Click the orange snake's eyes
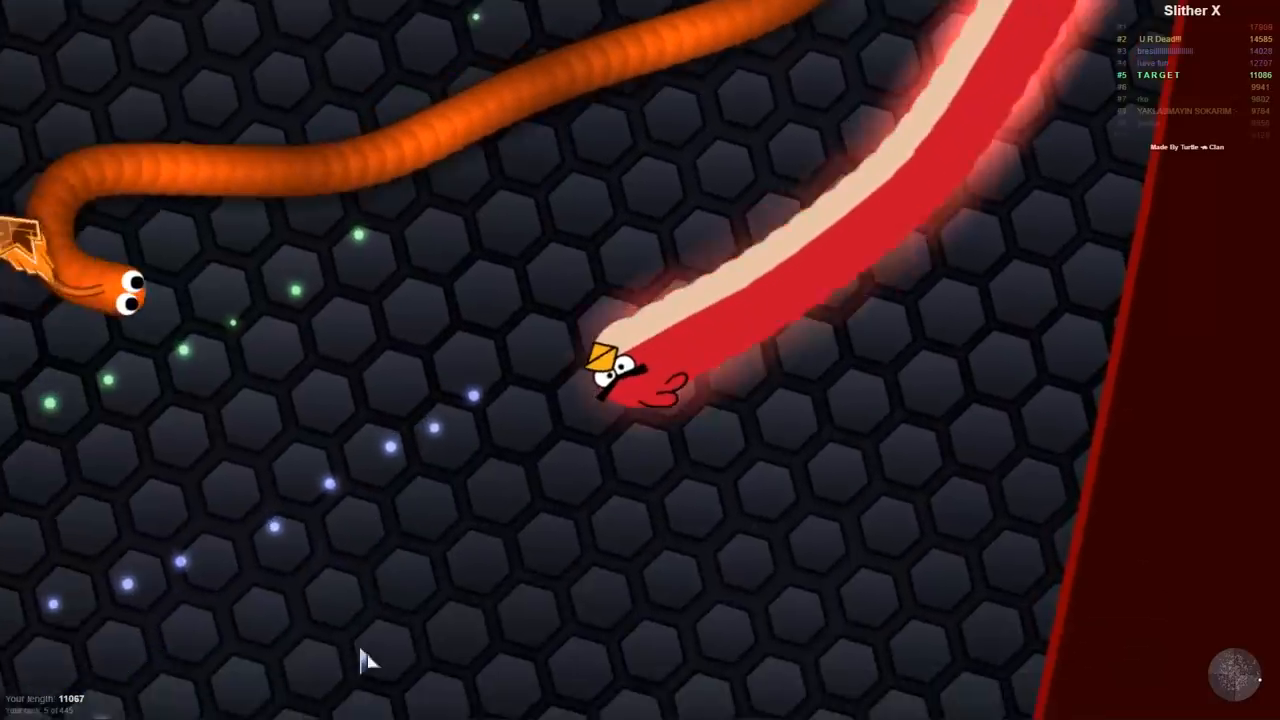 (x=131, y=291)
